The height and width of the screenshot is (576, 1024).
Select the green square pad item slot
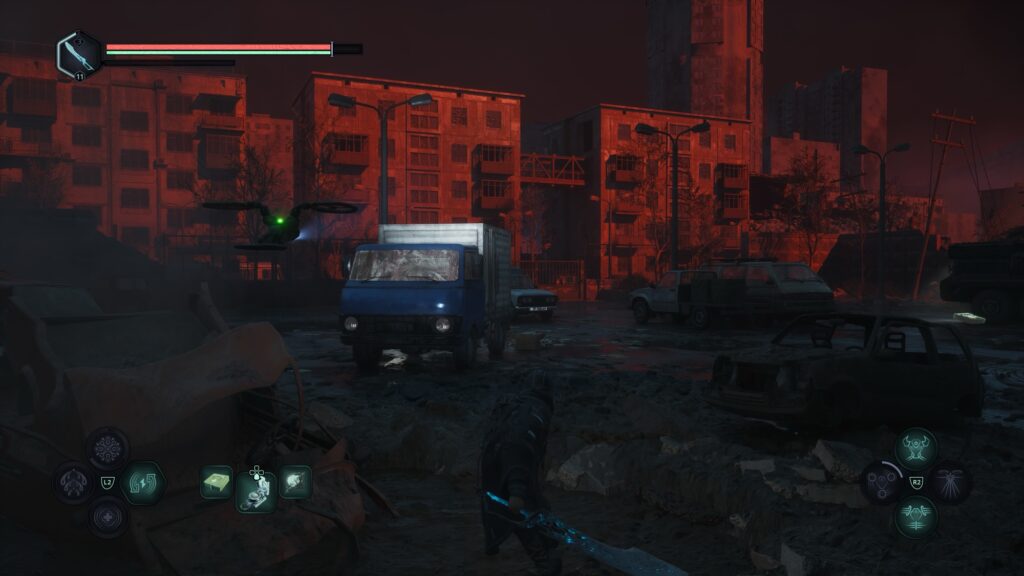pos(216,482)
